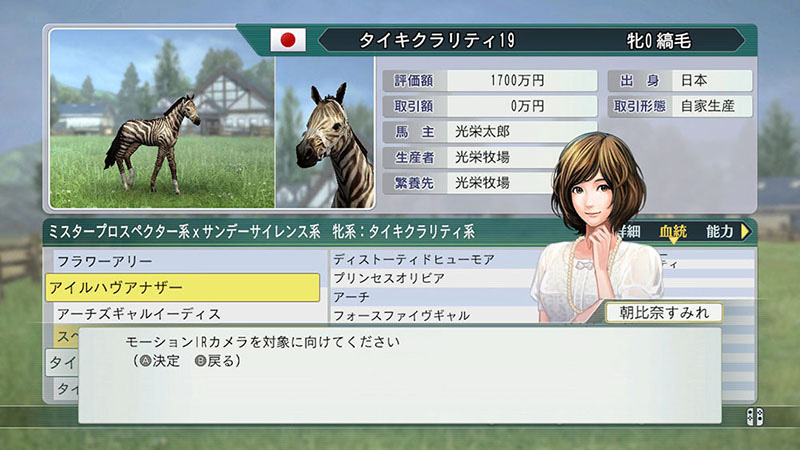Switch to the 血統 tab
The width and height of the screenshot is (800, 450).
tap(673, 231)
